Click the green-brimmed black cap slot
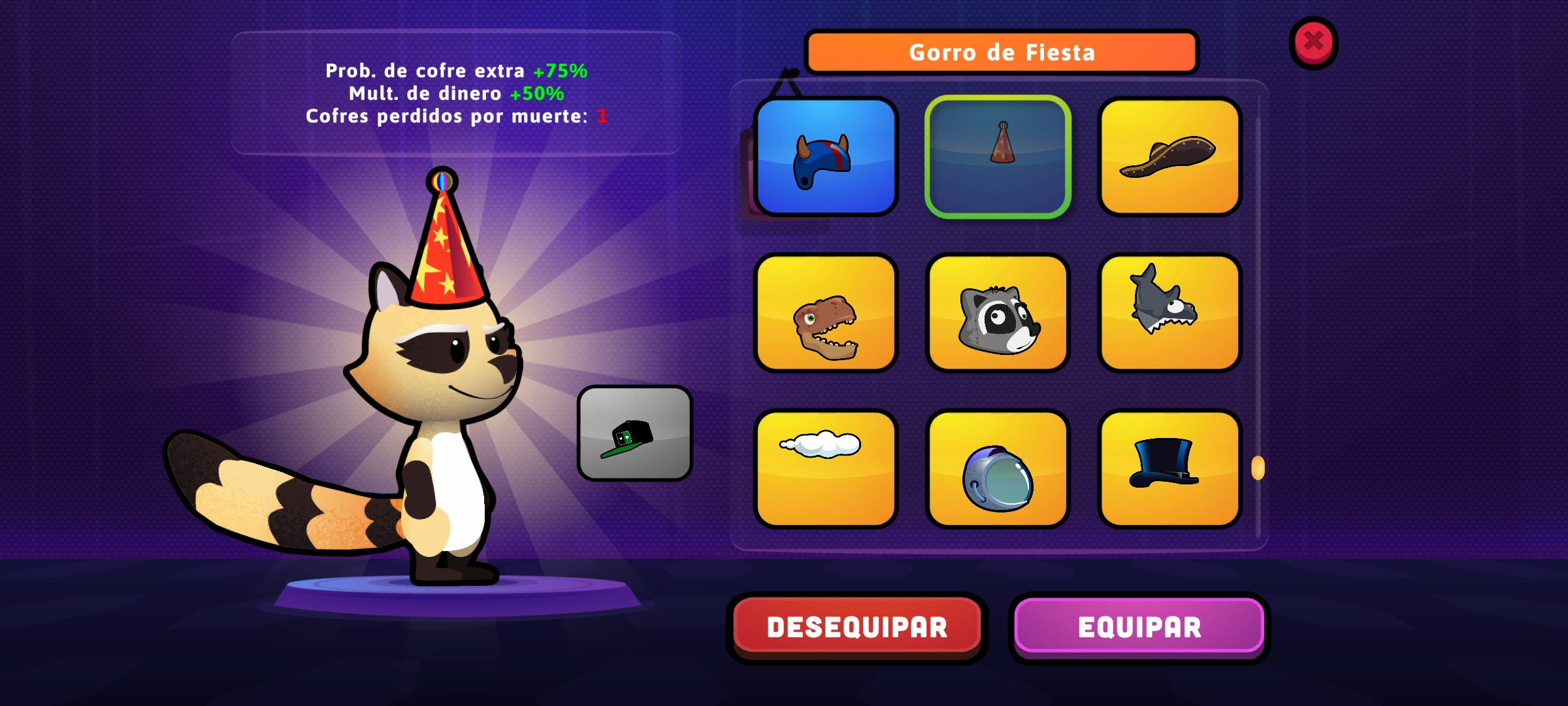This screenshot has height=706, width=1568. pyautogui.click(x=634, y=433)
